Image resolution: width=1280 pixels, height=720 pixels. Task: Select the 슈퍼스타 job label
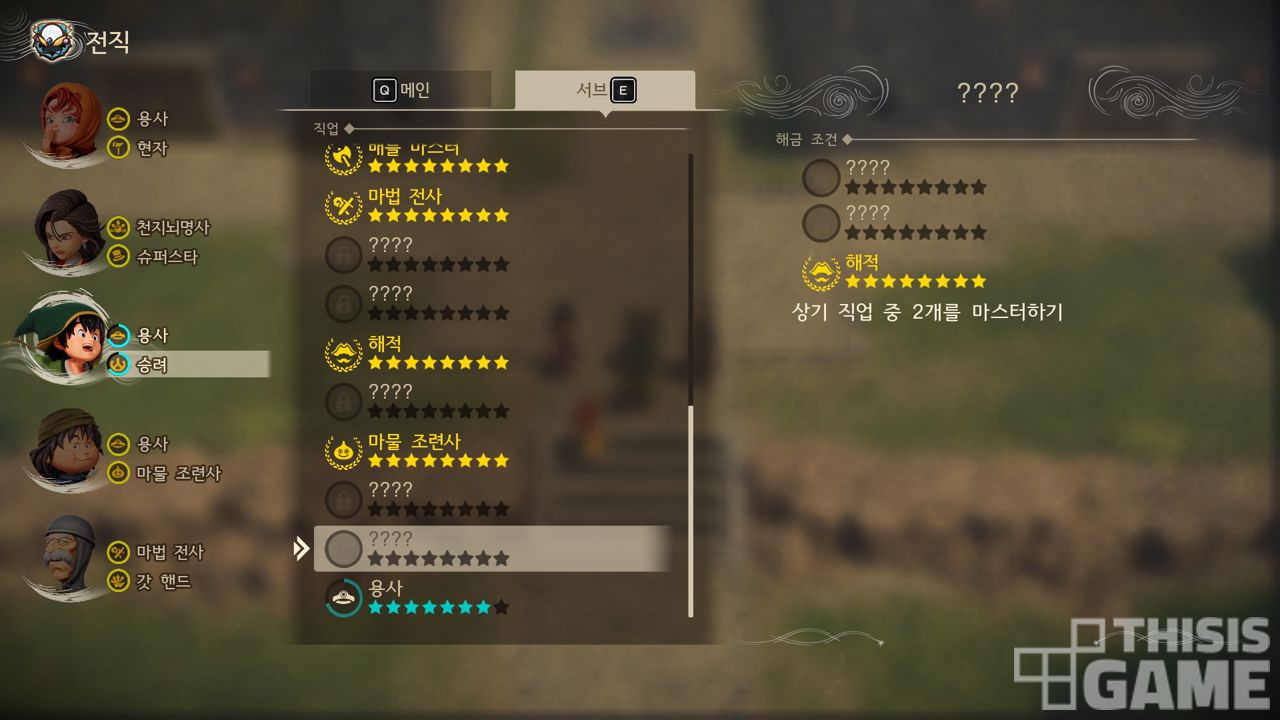coord(167,257)
